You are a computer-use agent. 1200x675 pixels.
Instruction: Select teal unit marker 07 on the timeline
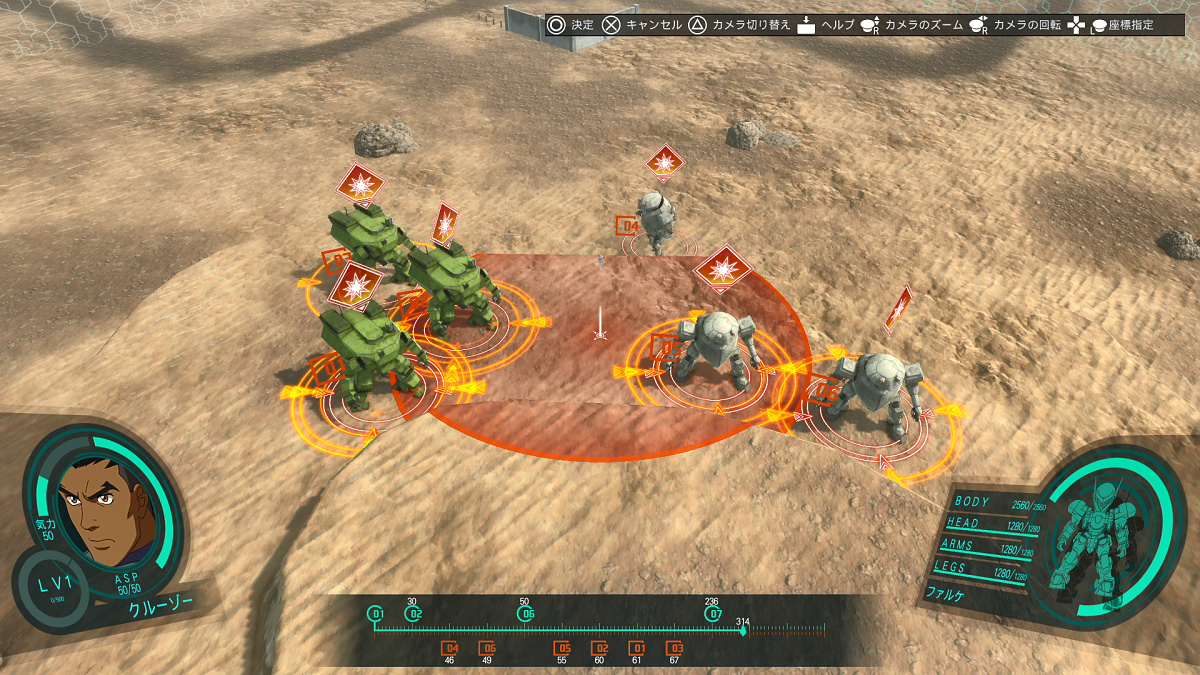[x=713, y=614]
